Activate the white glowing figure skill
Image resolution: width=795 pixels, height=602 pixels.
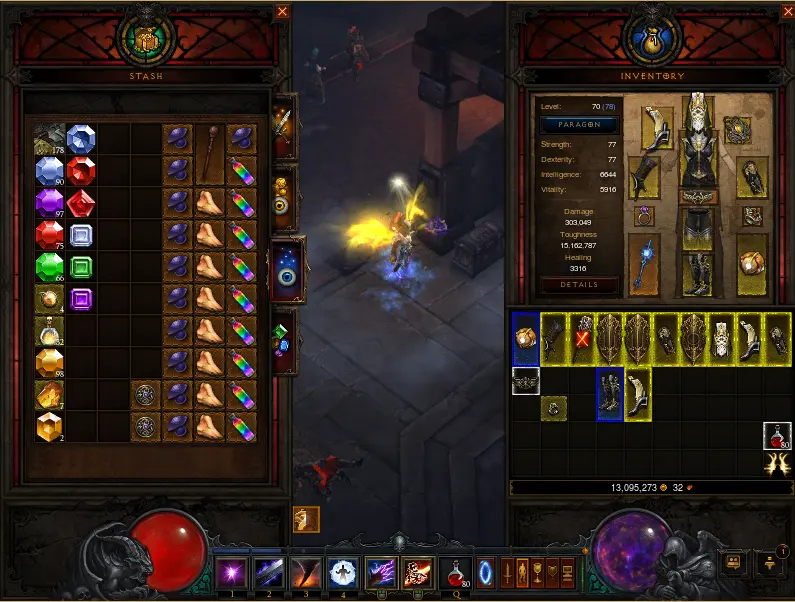(x=342, y=573)
